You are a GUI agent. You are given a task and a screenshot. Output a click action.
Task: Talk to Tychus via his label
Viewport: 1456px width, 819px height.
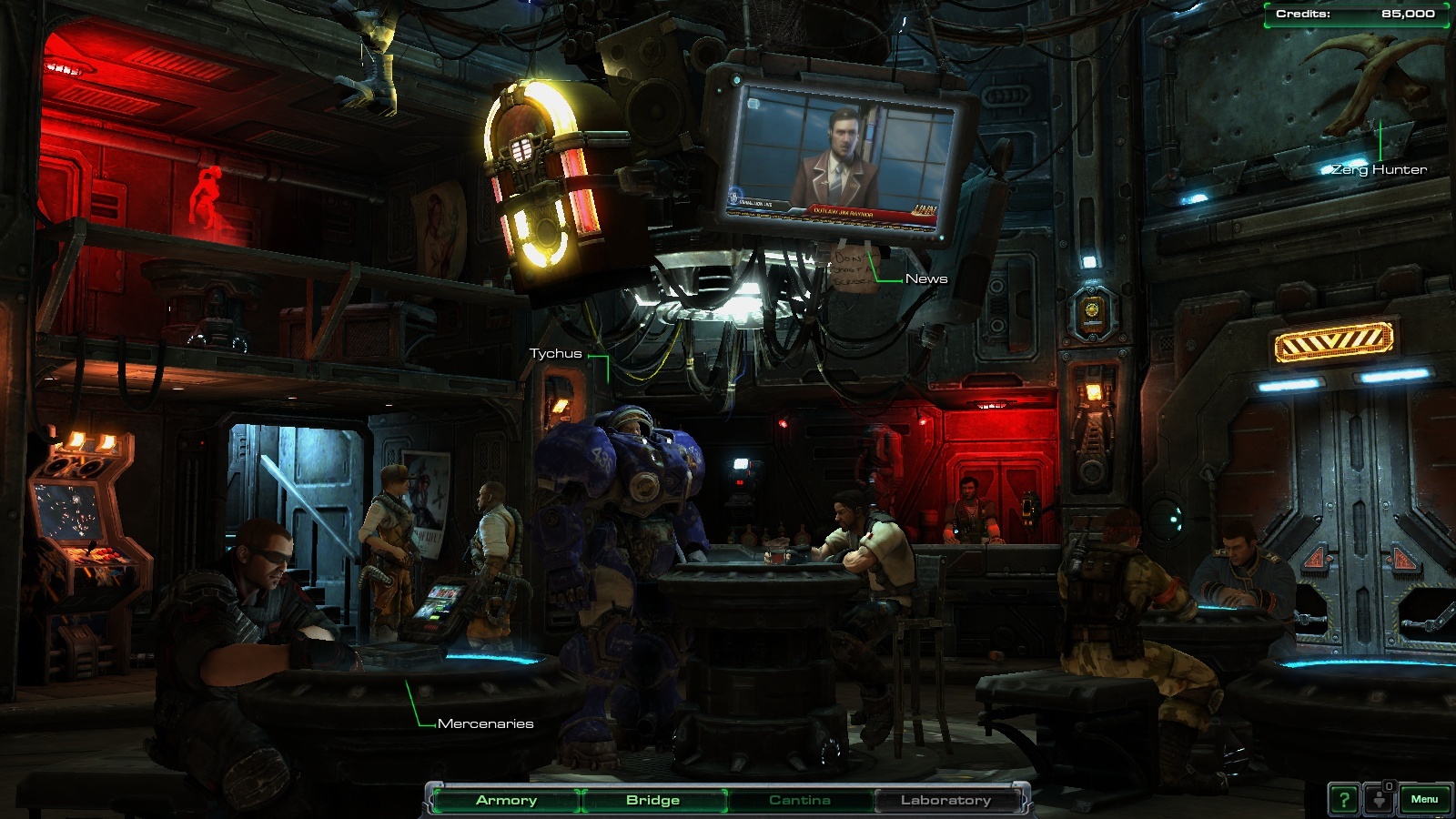pyautogui.click(x=555, y=353)
